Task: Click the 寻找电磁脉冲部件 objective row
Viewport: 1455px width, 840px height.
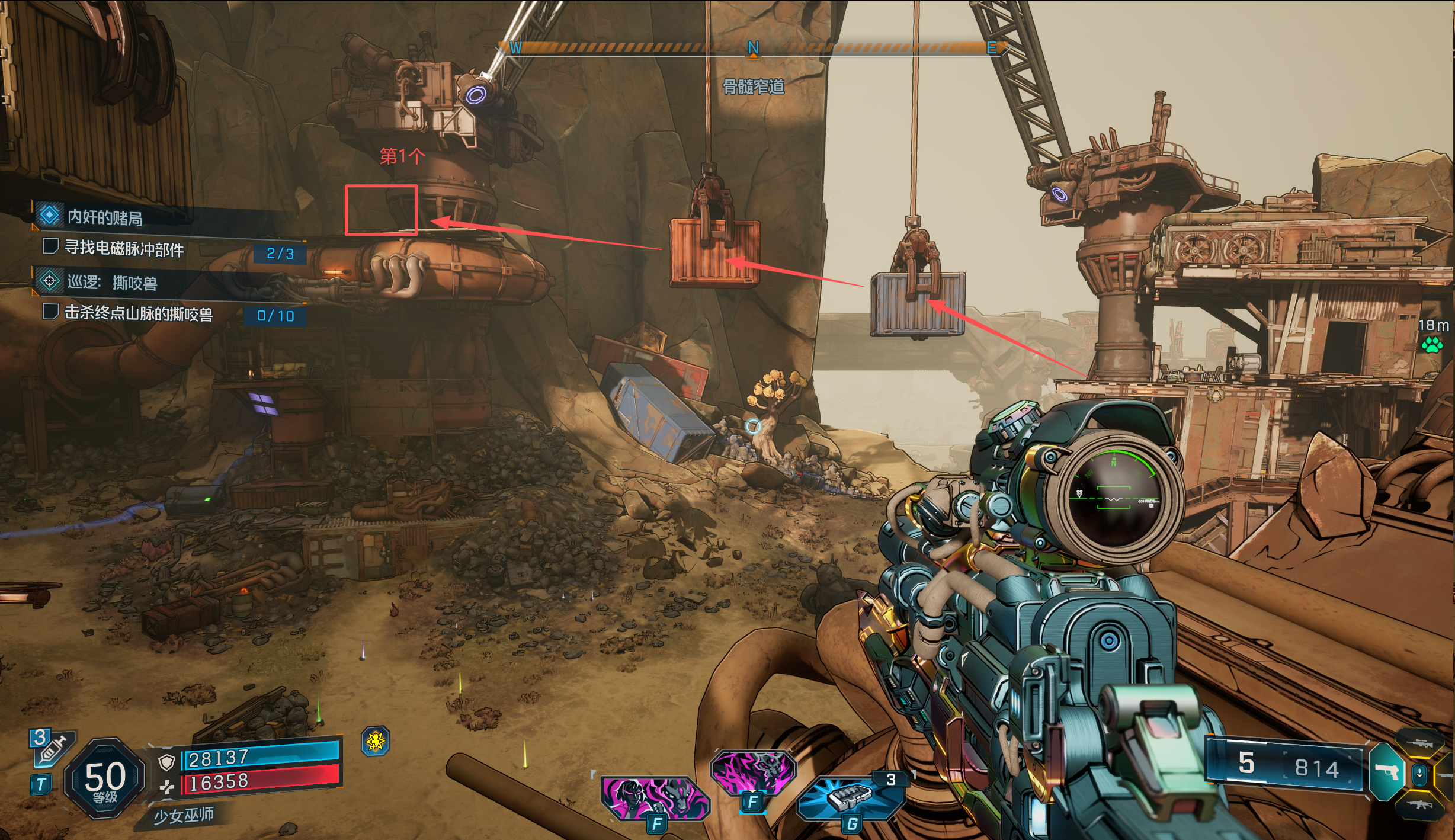Action: point(124,248)
